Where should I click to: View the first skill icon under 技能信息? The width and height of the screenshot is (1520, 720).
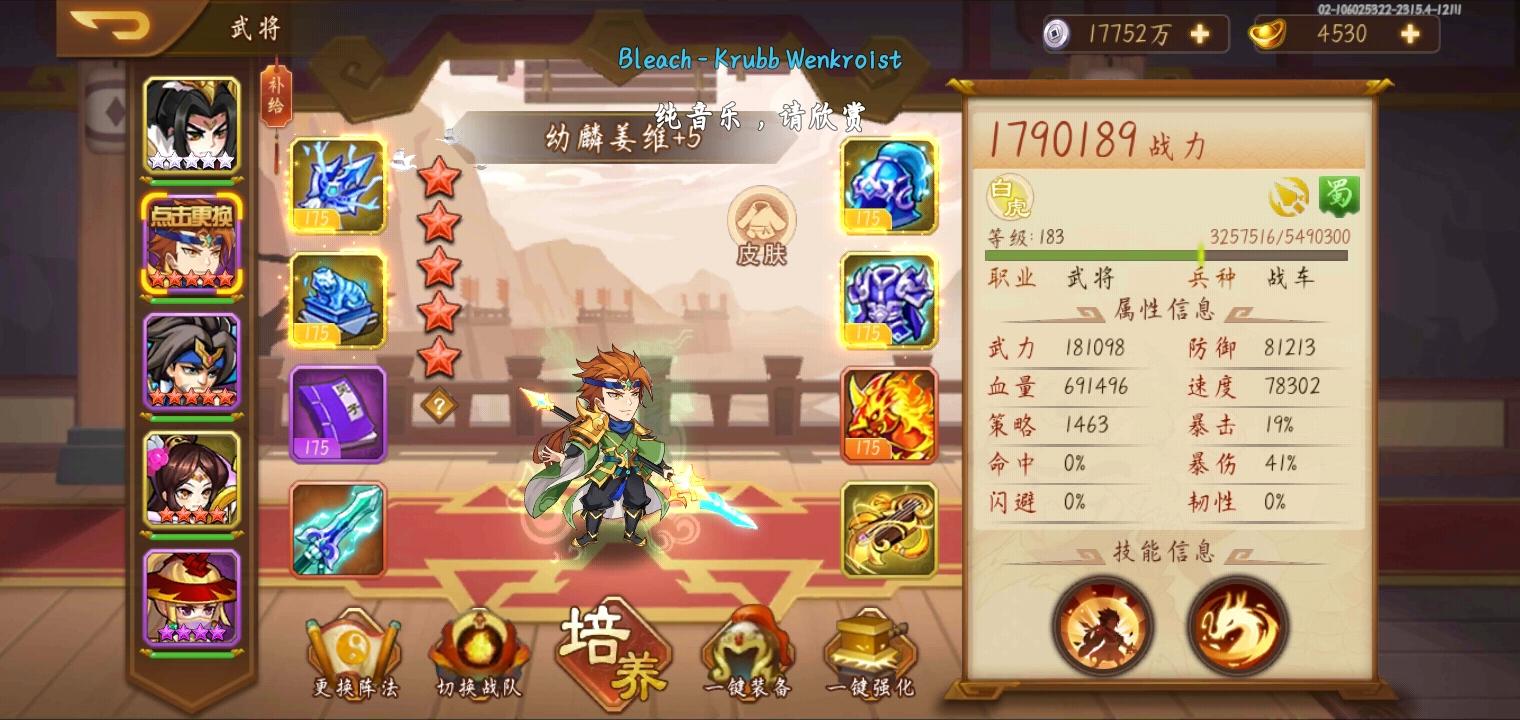pos(1105,626)
